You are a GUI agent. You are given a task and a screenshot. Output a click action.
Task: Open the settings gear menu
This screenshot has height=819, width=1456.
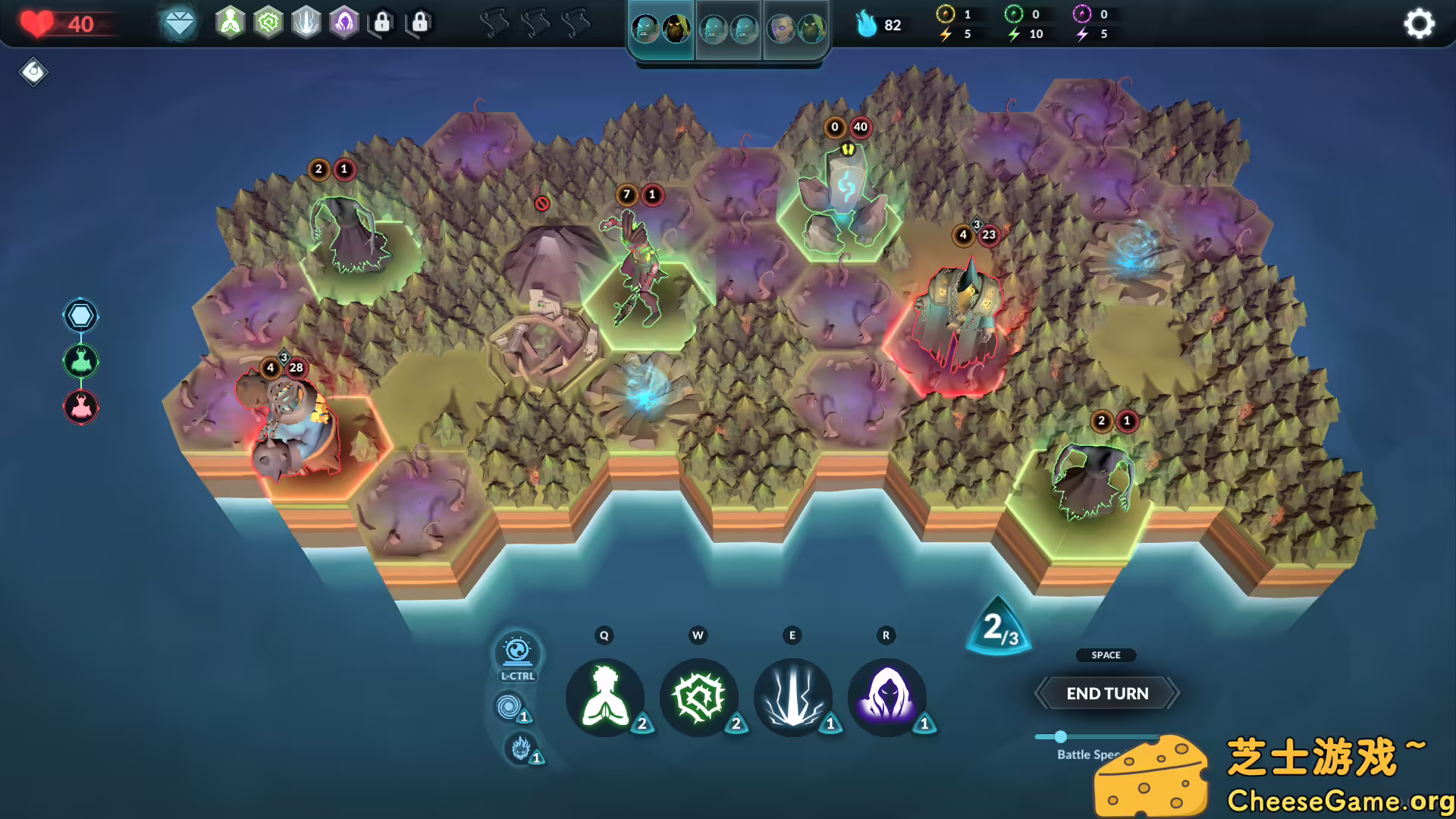[1419, 24]
